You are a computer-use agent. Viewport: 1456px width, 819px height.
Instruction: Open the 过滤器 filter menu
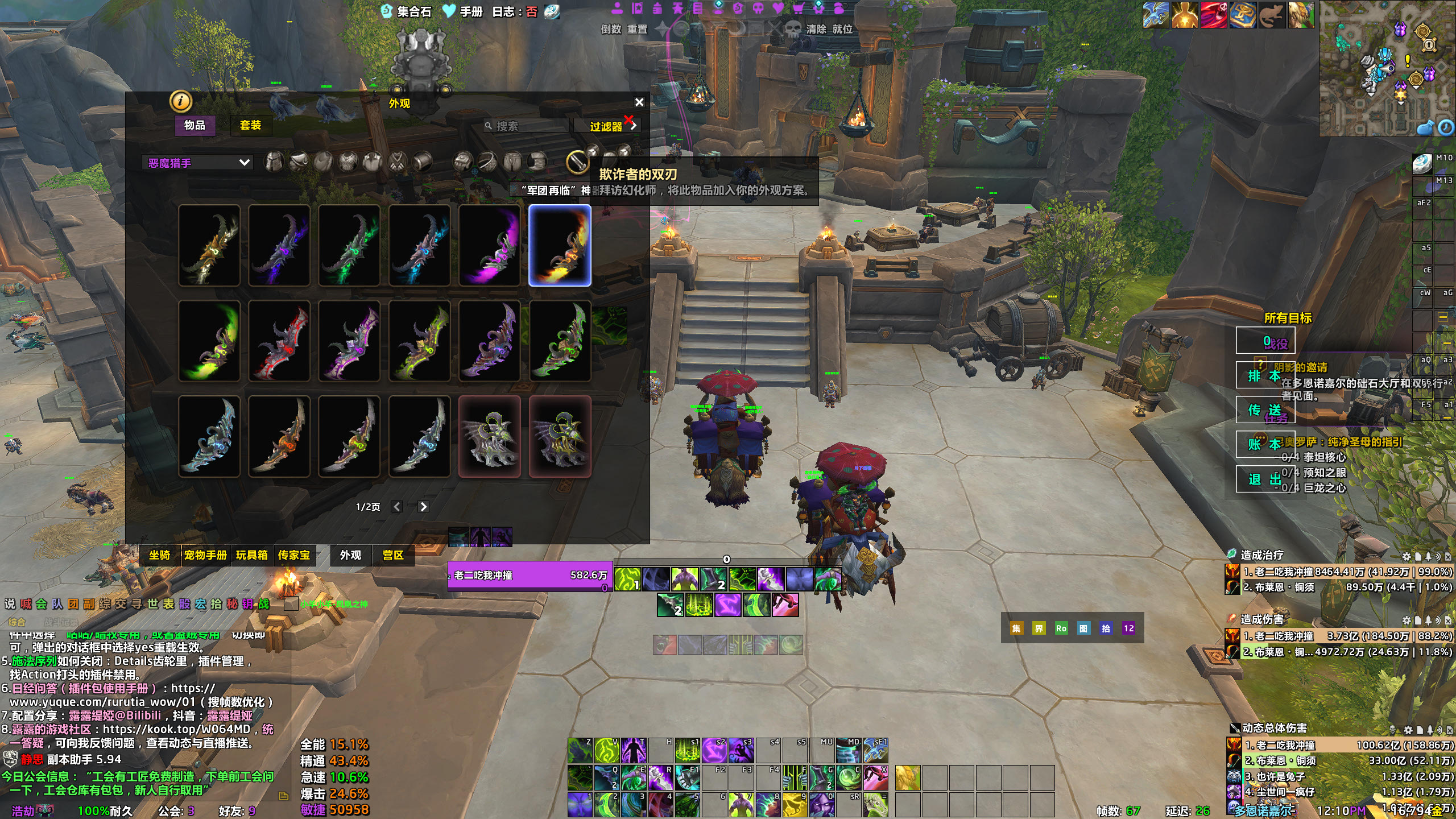click(x=607, y=126)
